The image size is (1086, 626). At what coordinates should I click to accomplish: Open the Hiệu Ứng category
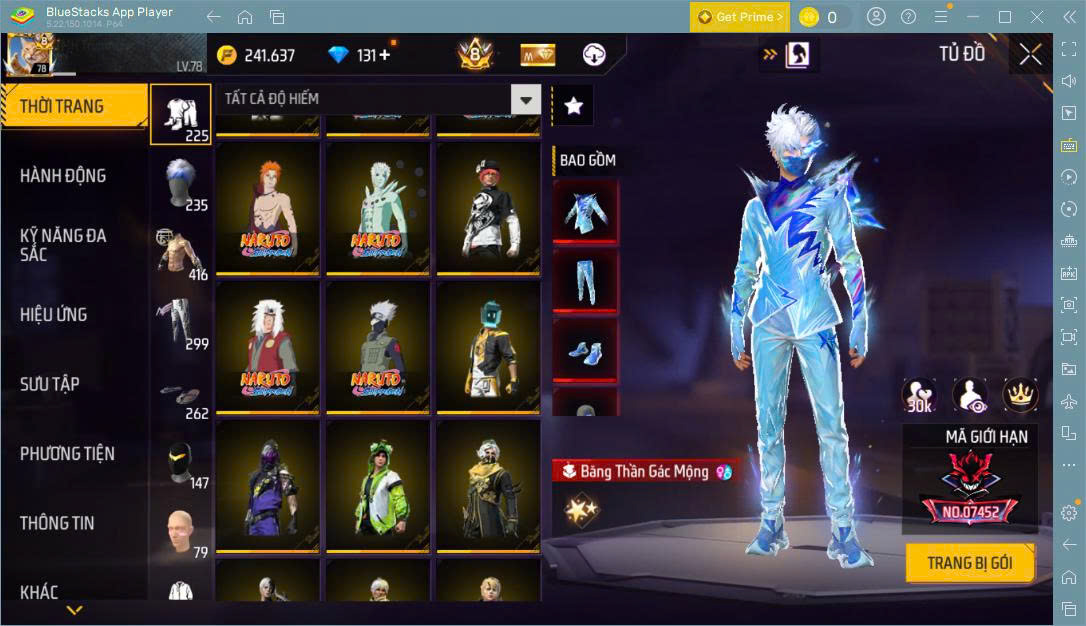pos(54,315)
